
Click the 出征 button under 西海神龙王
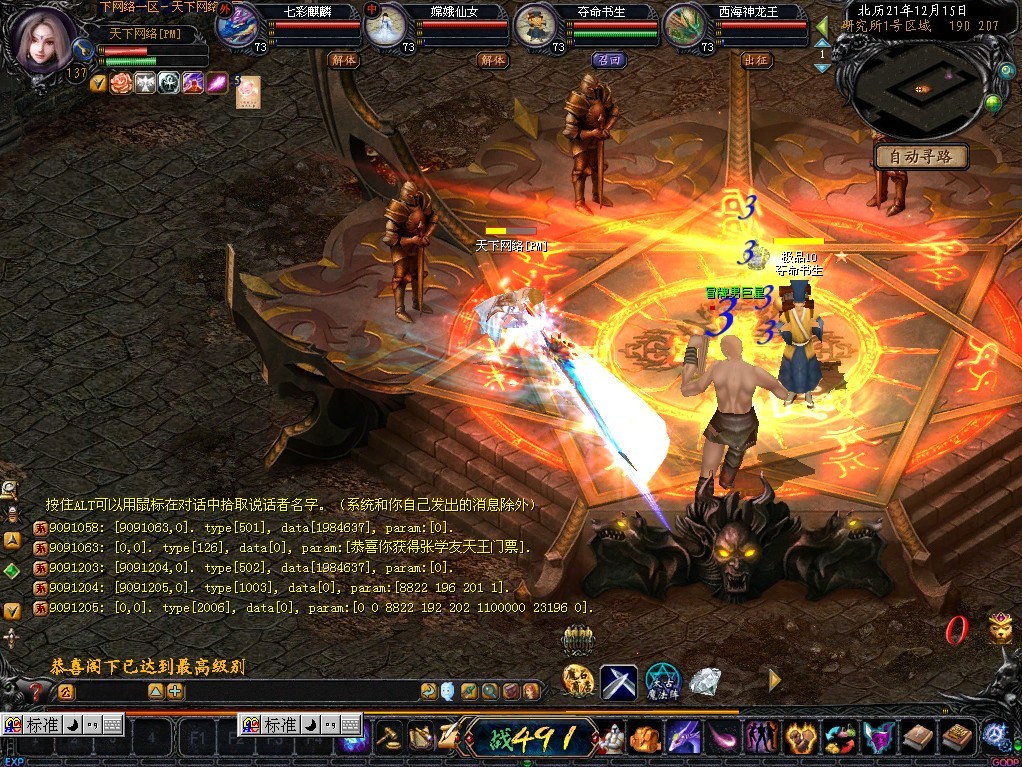757,60
